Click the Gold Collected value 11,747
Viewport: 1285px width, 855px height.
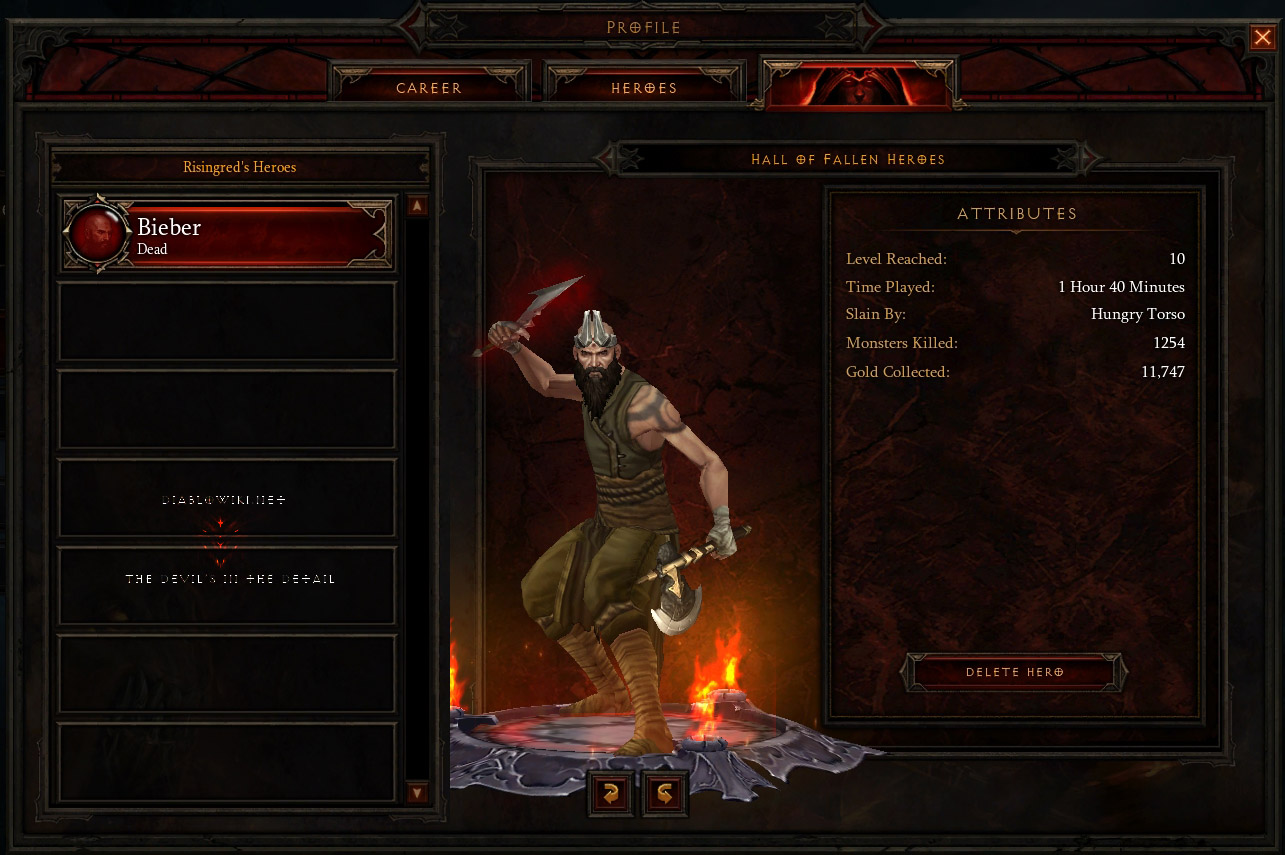point(1165,371)
